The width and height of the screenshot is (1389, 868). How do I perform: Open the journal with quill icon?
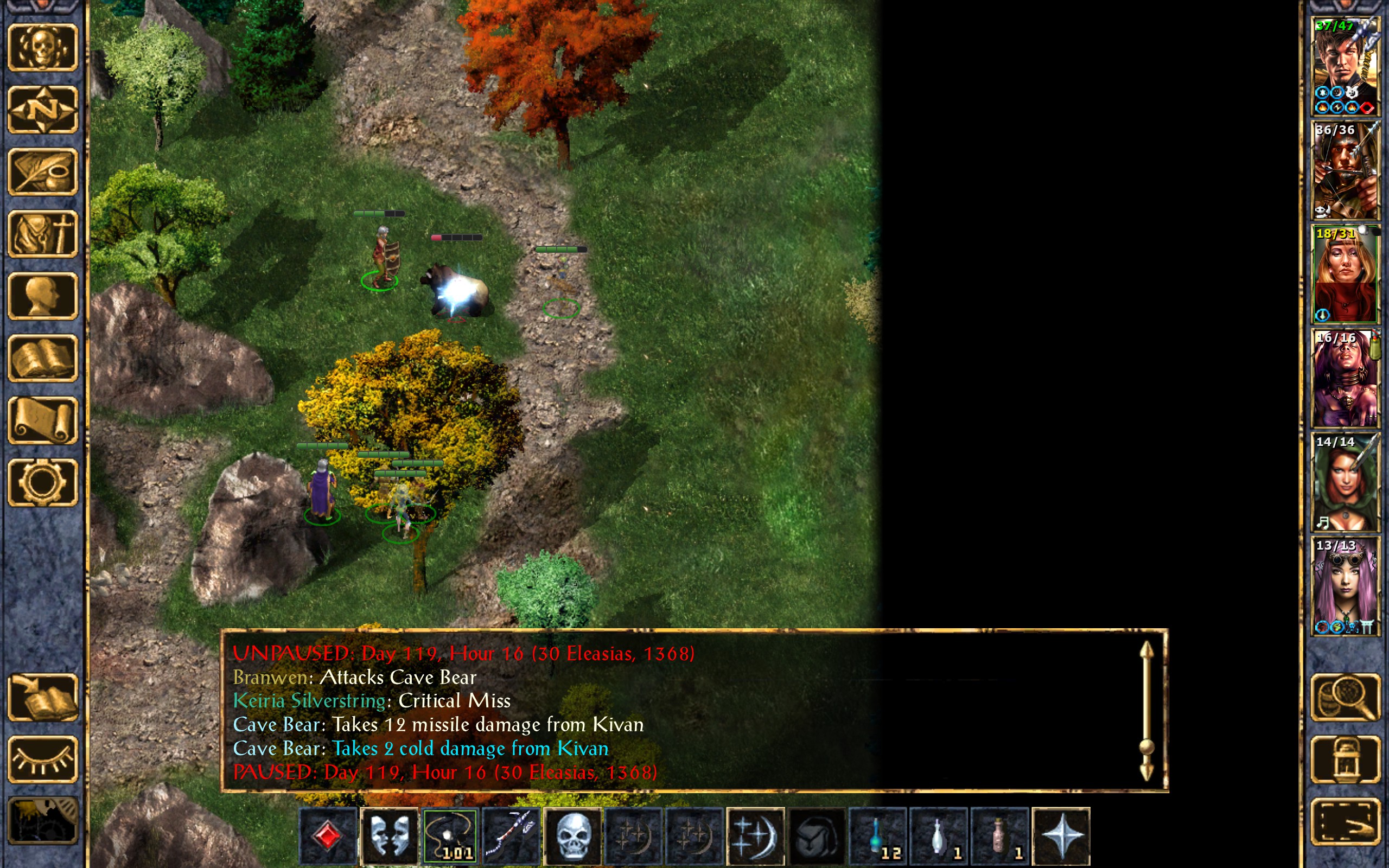(x=43, y=171)
